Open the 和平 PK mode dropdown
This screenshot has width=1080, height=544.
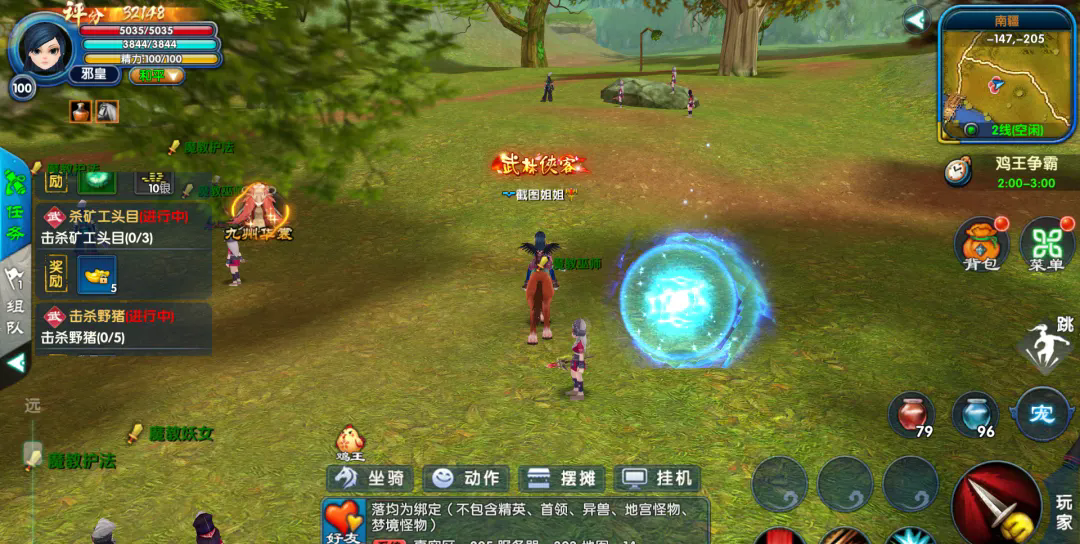(157, 75)
